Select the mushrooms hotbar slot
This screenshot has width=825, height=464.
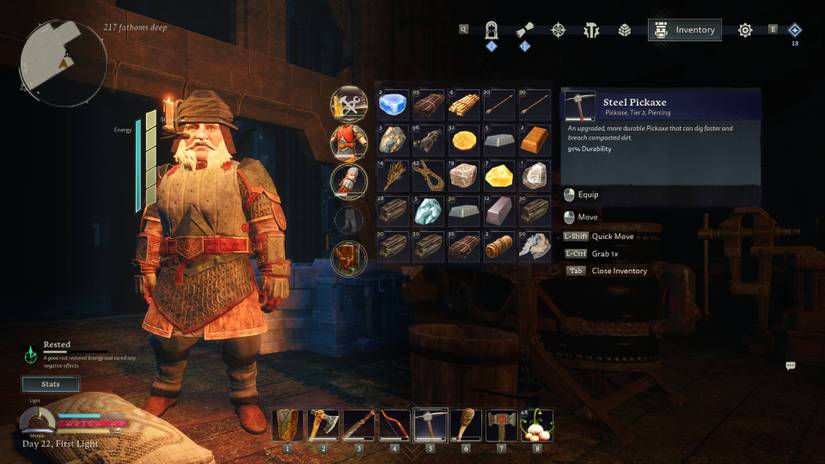tap(535, 425)
